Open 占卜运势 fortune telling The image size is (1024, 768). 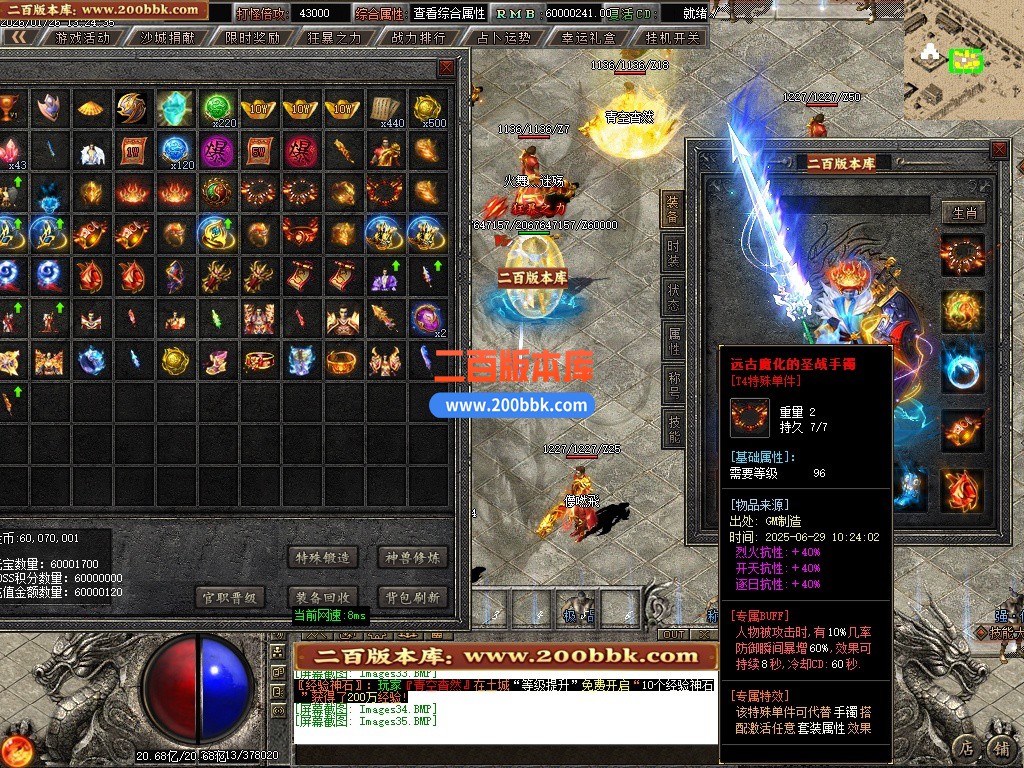503,38
